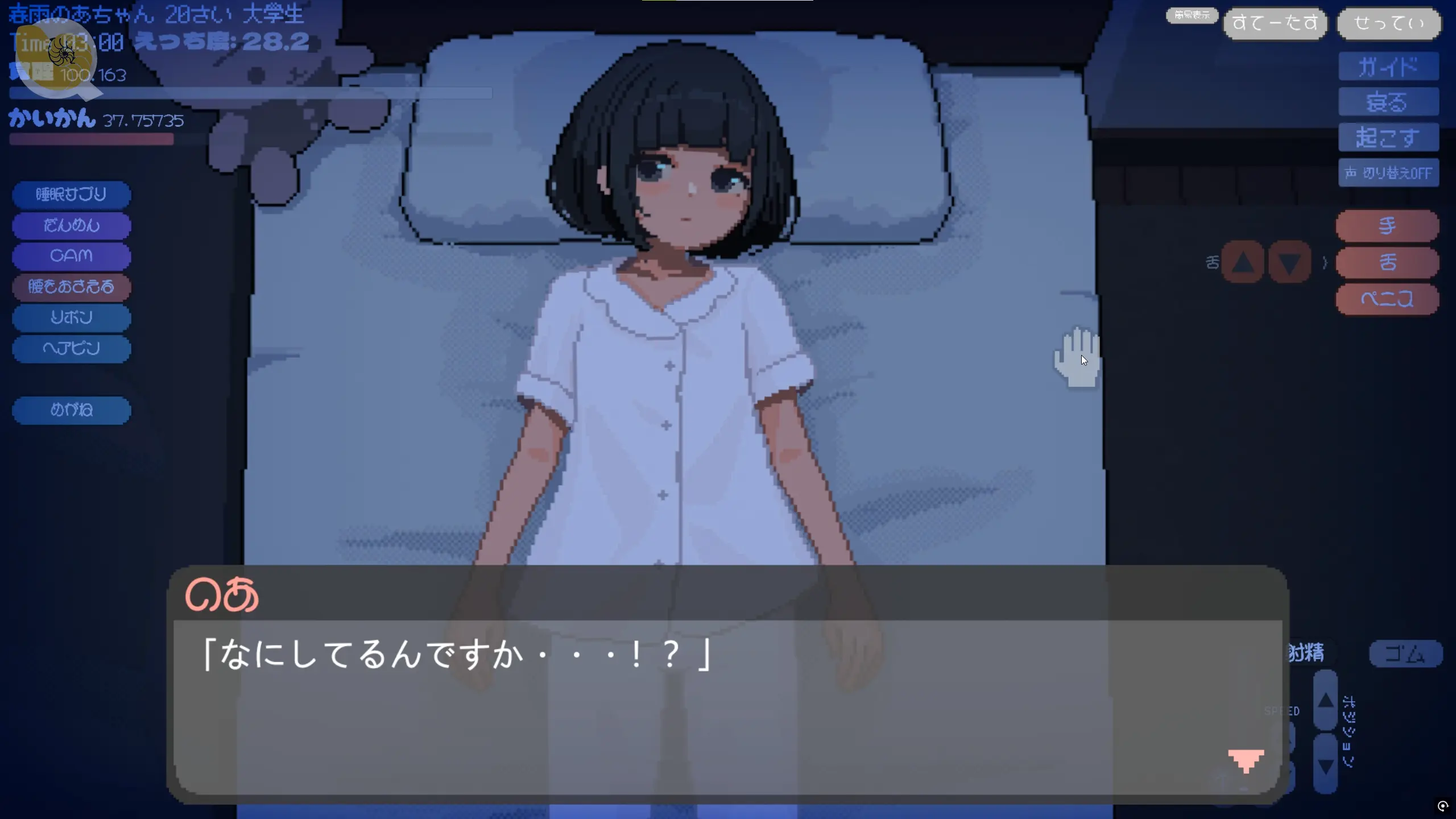Image resolution: width=1456 pixels, height=819 pixels.
Task: Toggle the だんめん view button
Action: [x=71, y=225]
